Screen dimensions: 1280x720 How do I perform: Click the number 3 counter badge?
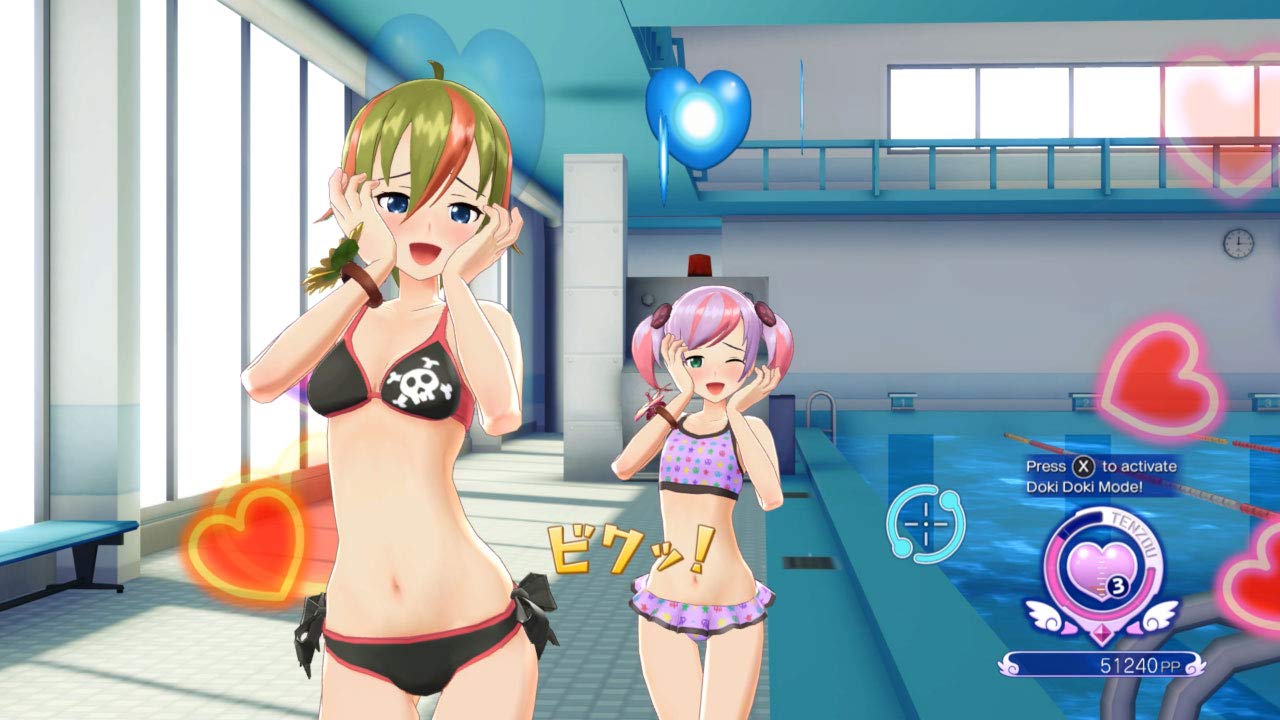[1117, 584]
